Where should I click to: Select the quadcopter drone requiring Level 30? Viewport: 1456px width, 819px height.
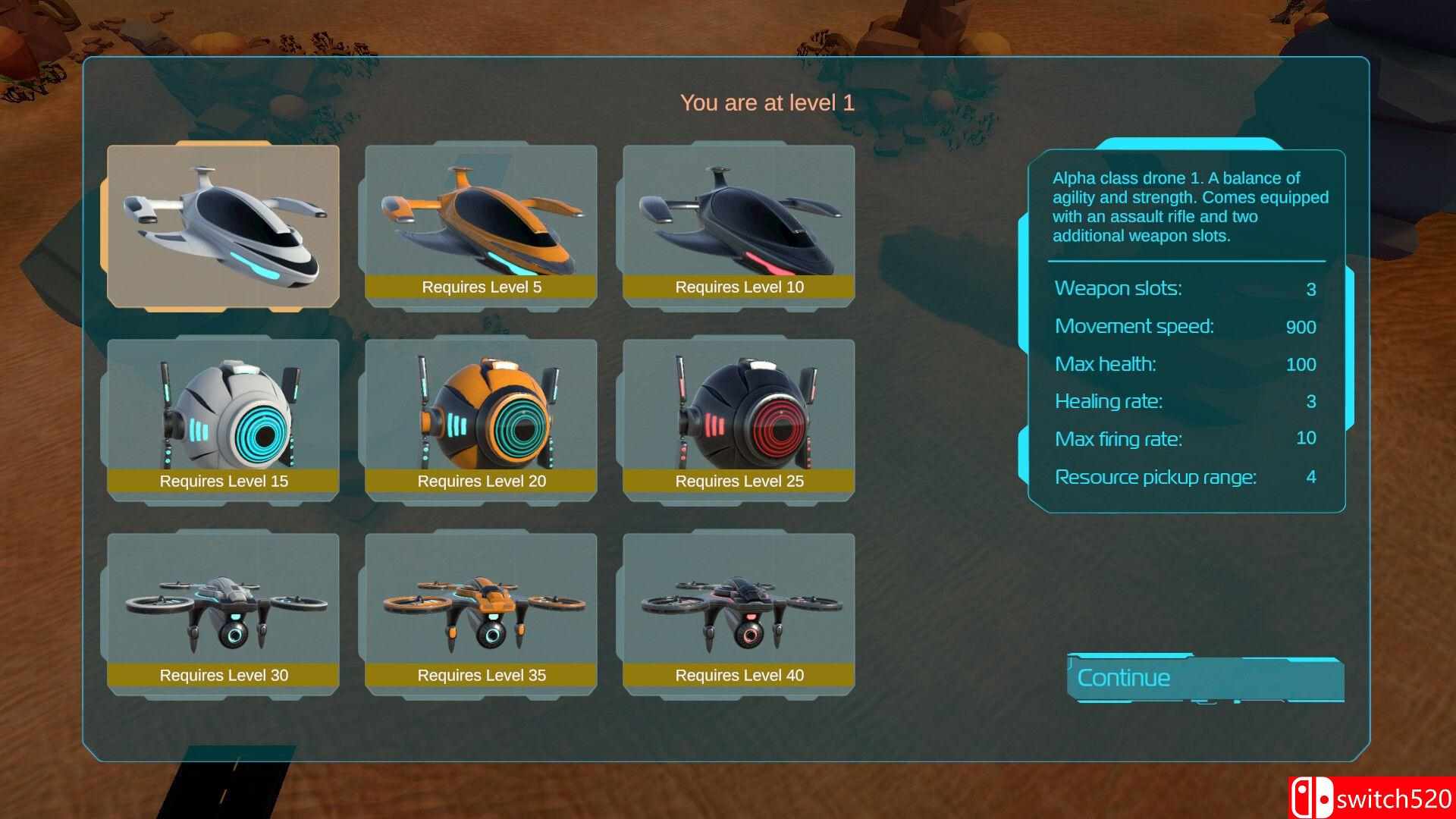pyautogui.click(x=223, y=613)
